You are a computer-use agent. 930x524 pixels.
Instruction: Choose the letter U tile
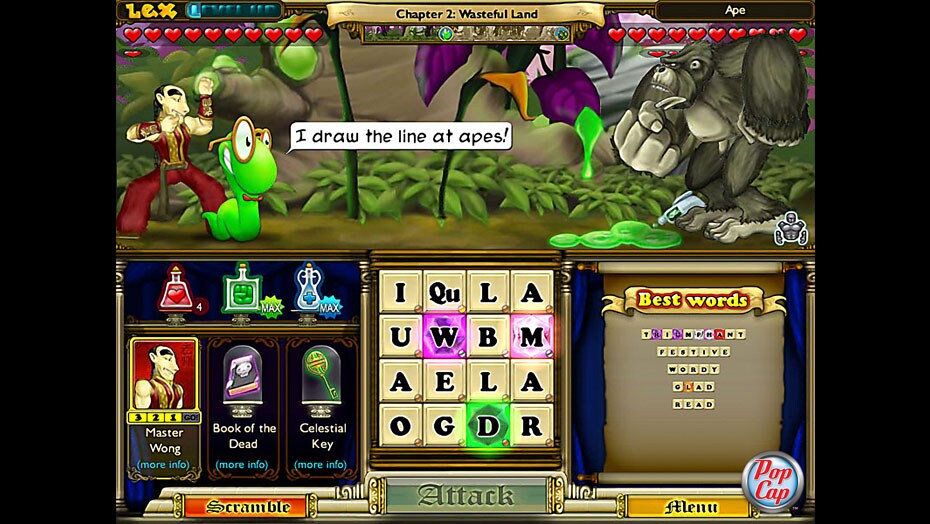pyautogui.click(x=400, y=337)
